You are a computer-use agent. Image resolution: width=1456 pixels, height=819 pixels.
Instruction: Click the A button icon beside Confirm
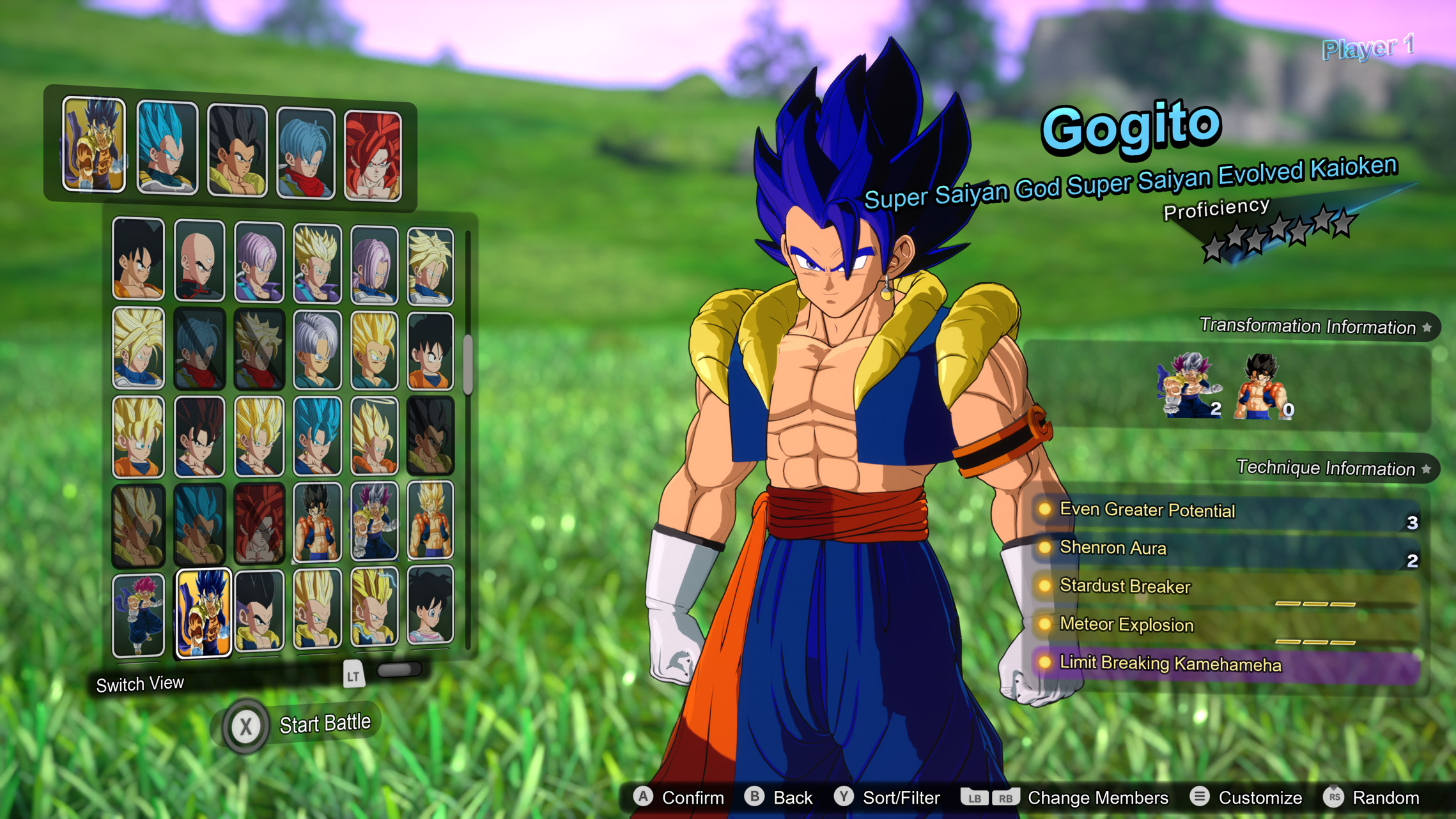(642, 797)
